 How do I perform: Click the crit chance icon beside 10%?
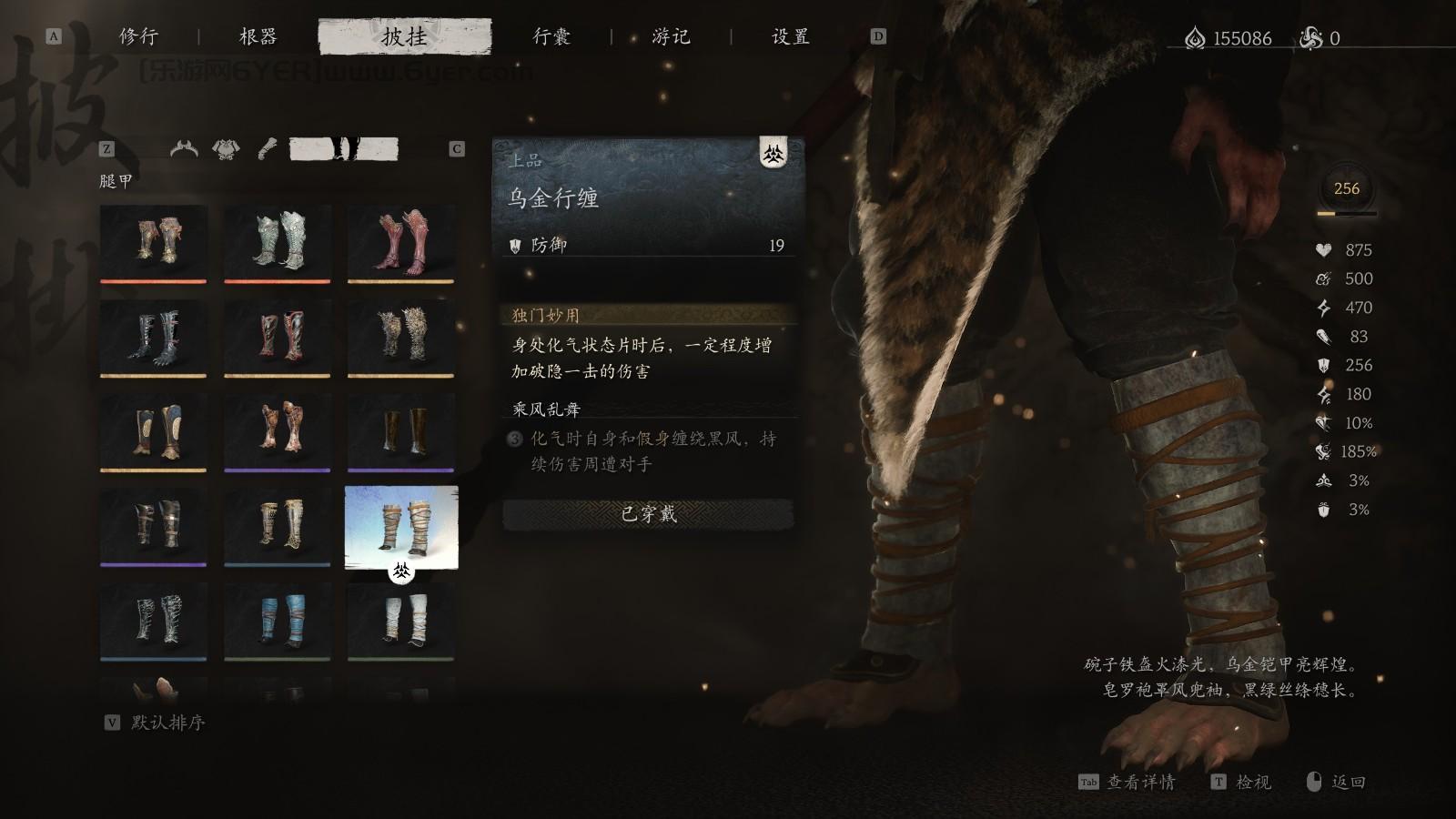[x=1324, y=424]
